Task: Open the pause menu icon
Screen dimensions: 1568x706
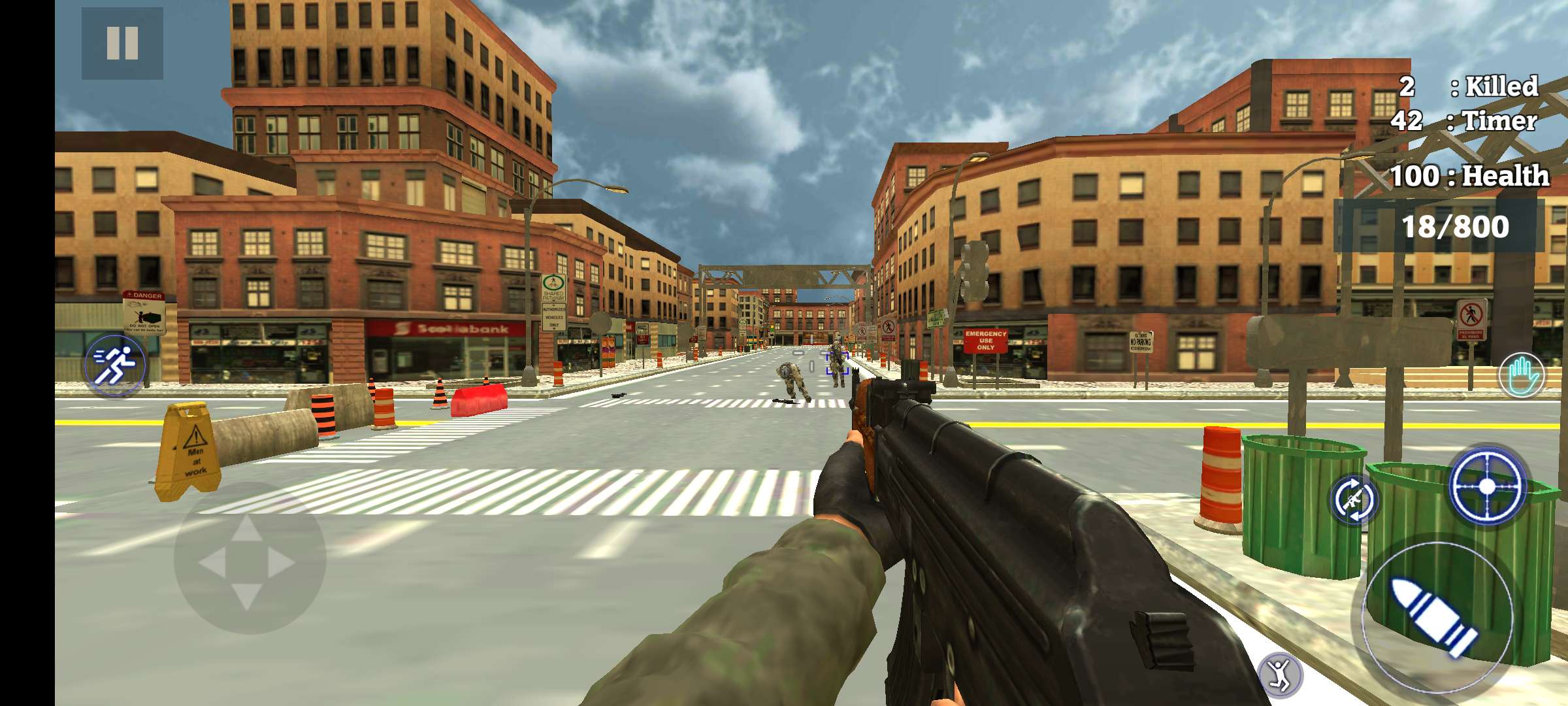Action: [x=122, y=41]
